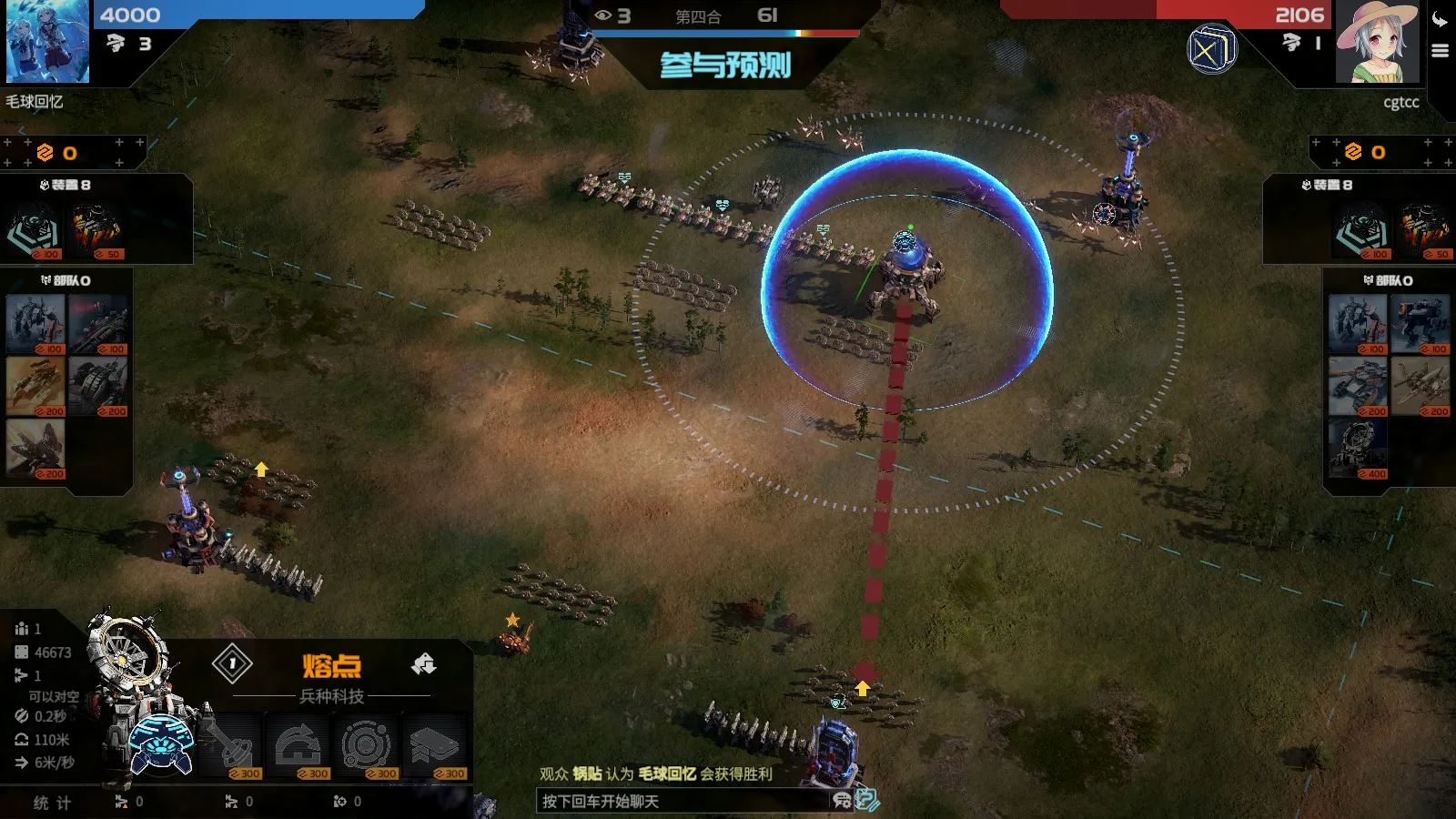This screenshot has width=1456, height=819.
Task: Choose 毛球回忆's 200-cost wheel unit card
Action: click(98, 387)
